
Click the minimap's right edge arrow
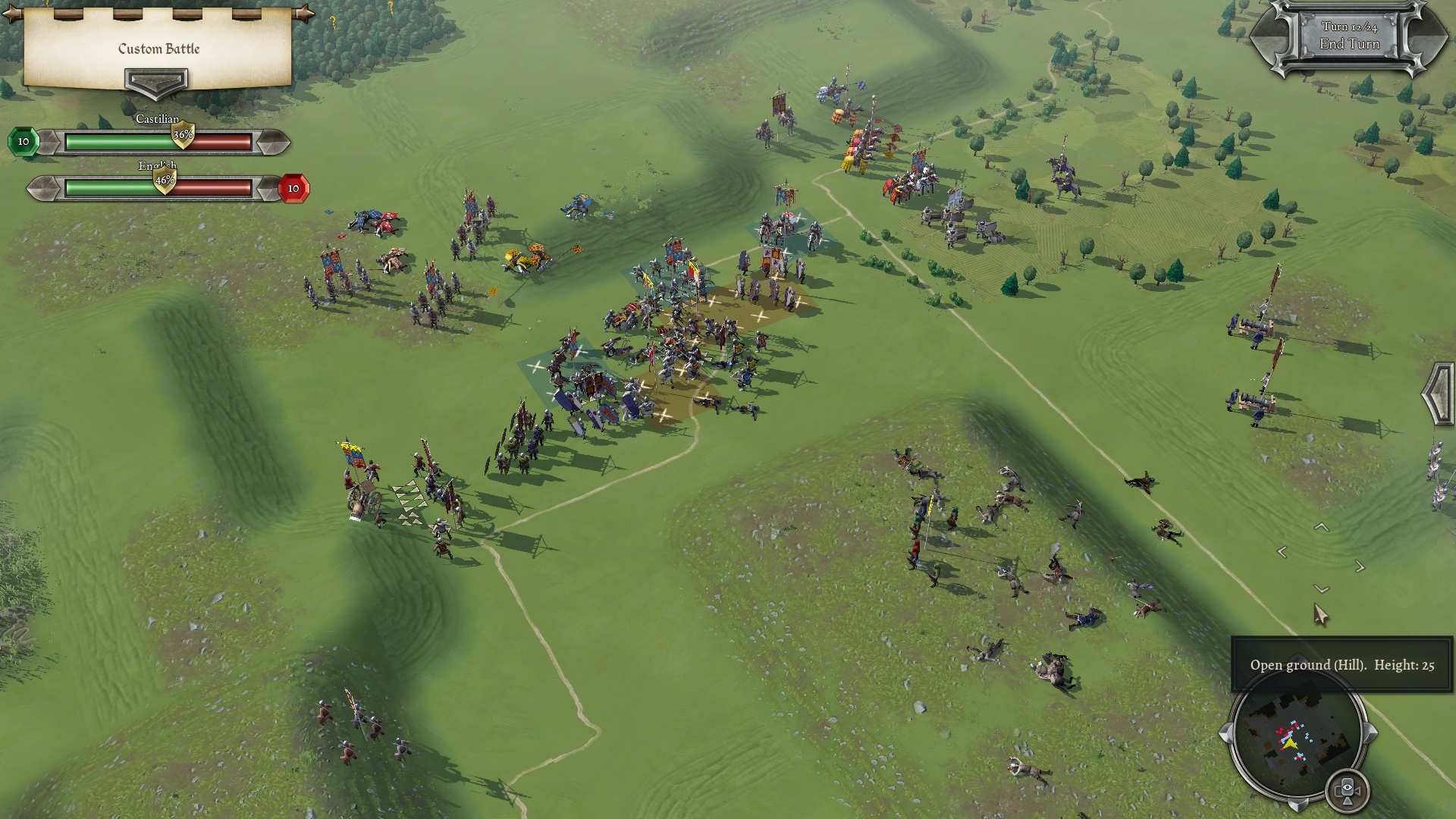coord(1370,733)
